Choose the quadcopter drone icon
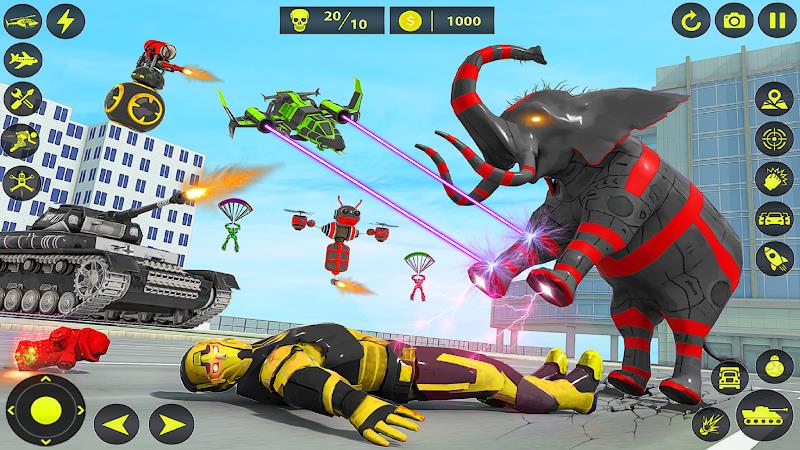The width and height of the screenshot is (800, 450). (20, 181)
